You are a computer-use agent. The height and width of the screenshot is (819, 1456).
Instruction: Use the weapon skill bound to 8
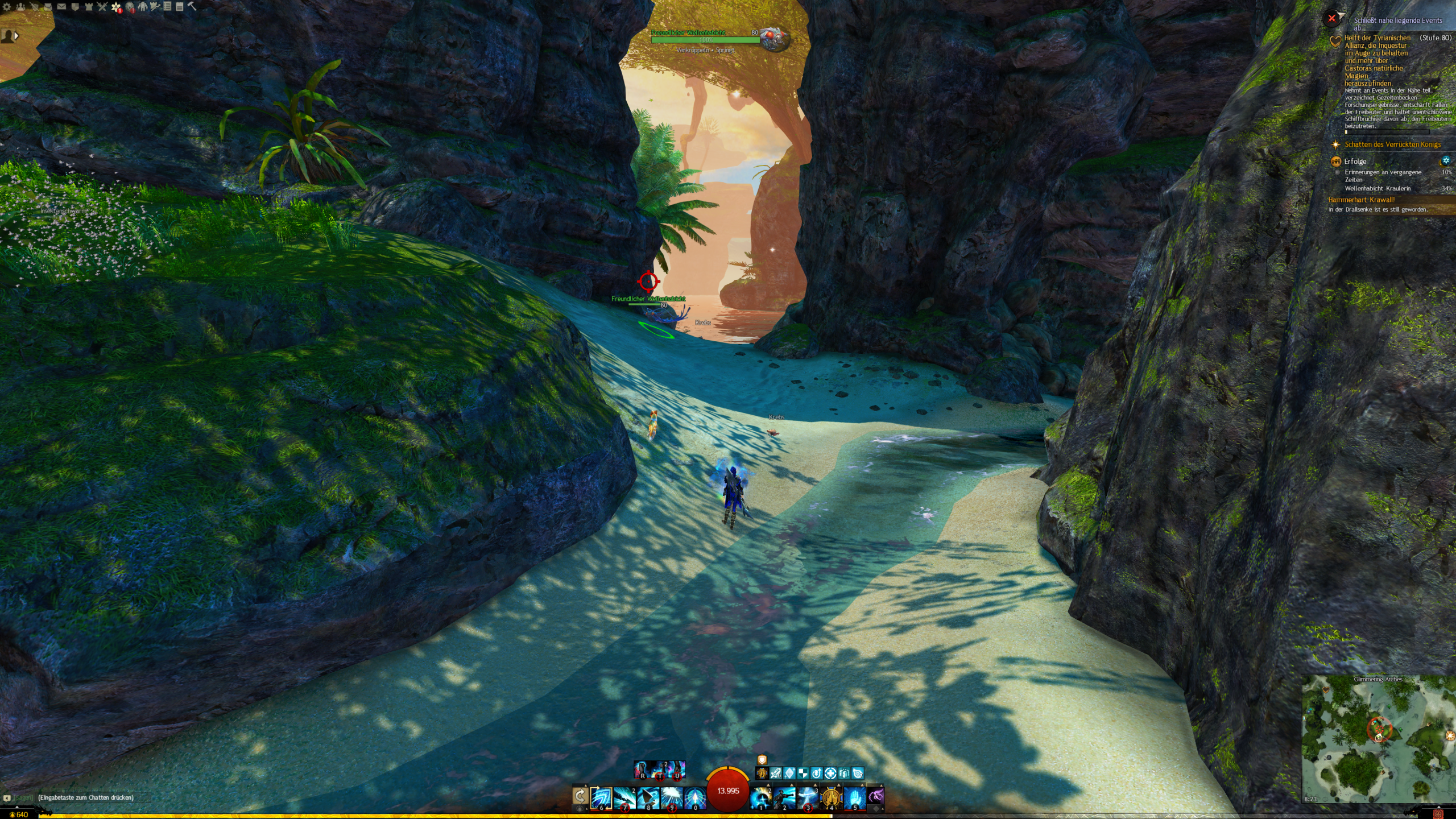coord(648,797)
